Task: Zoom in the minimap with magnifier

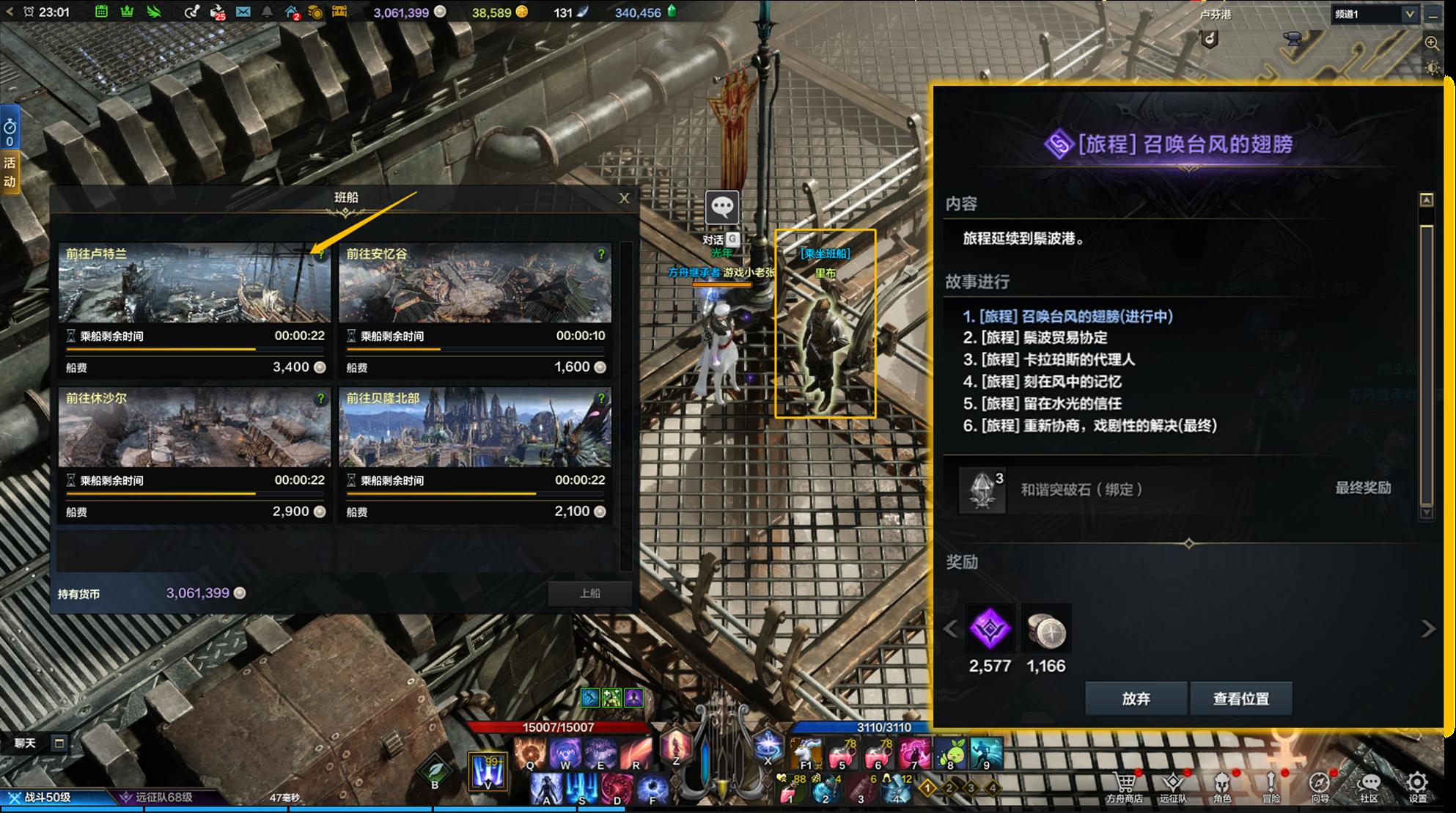Action: click(x=1431, y=43)
